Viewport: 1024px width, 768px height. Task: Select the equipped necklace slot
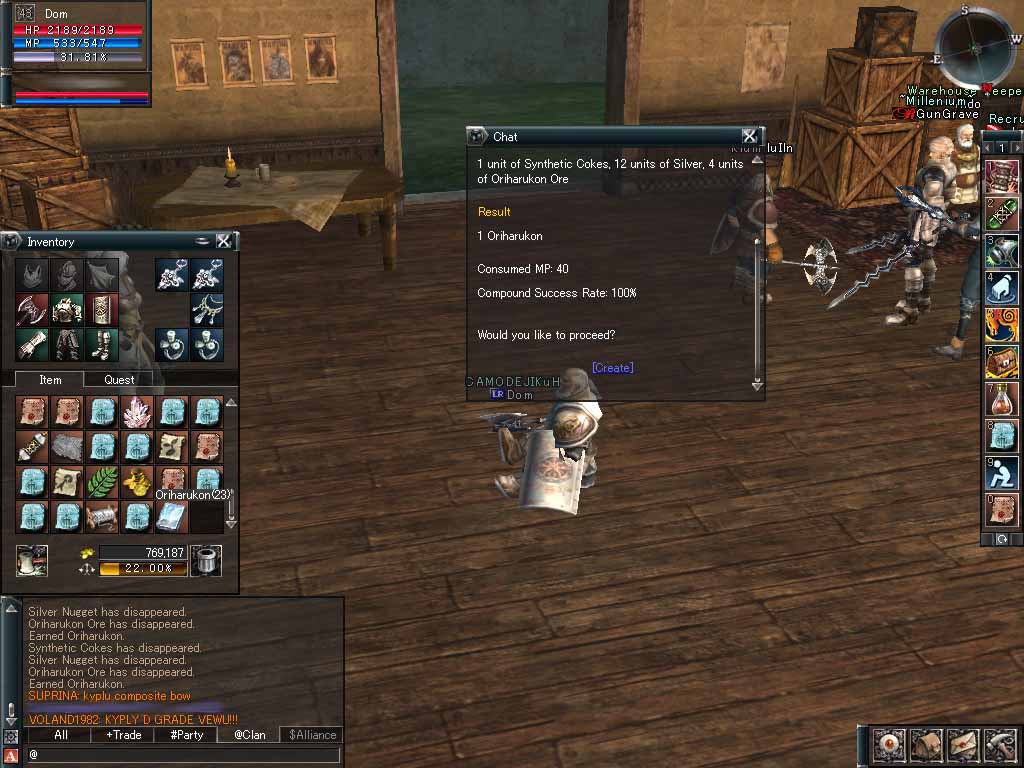(207, 309)
